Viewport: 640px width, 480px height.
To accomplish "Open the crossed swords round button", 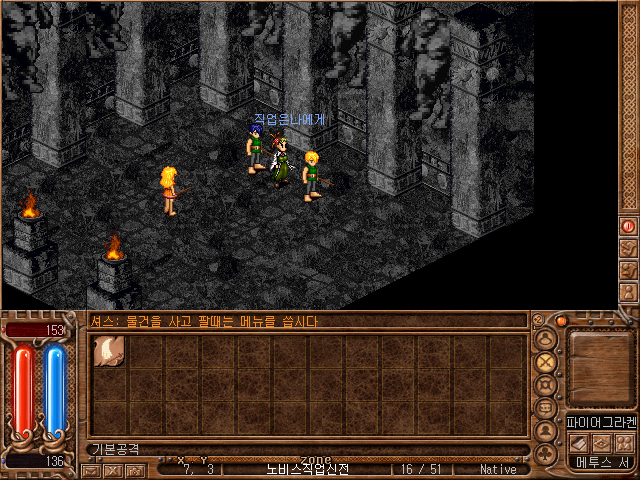I will pyautogui.click(x=546, y=362).
